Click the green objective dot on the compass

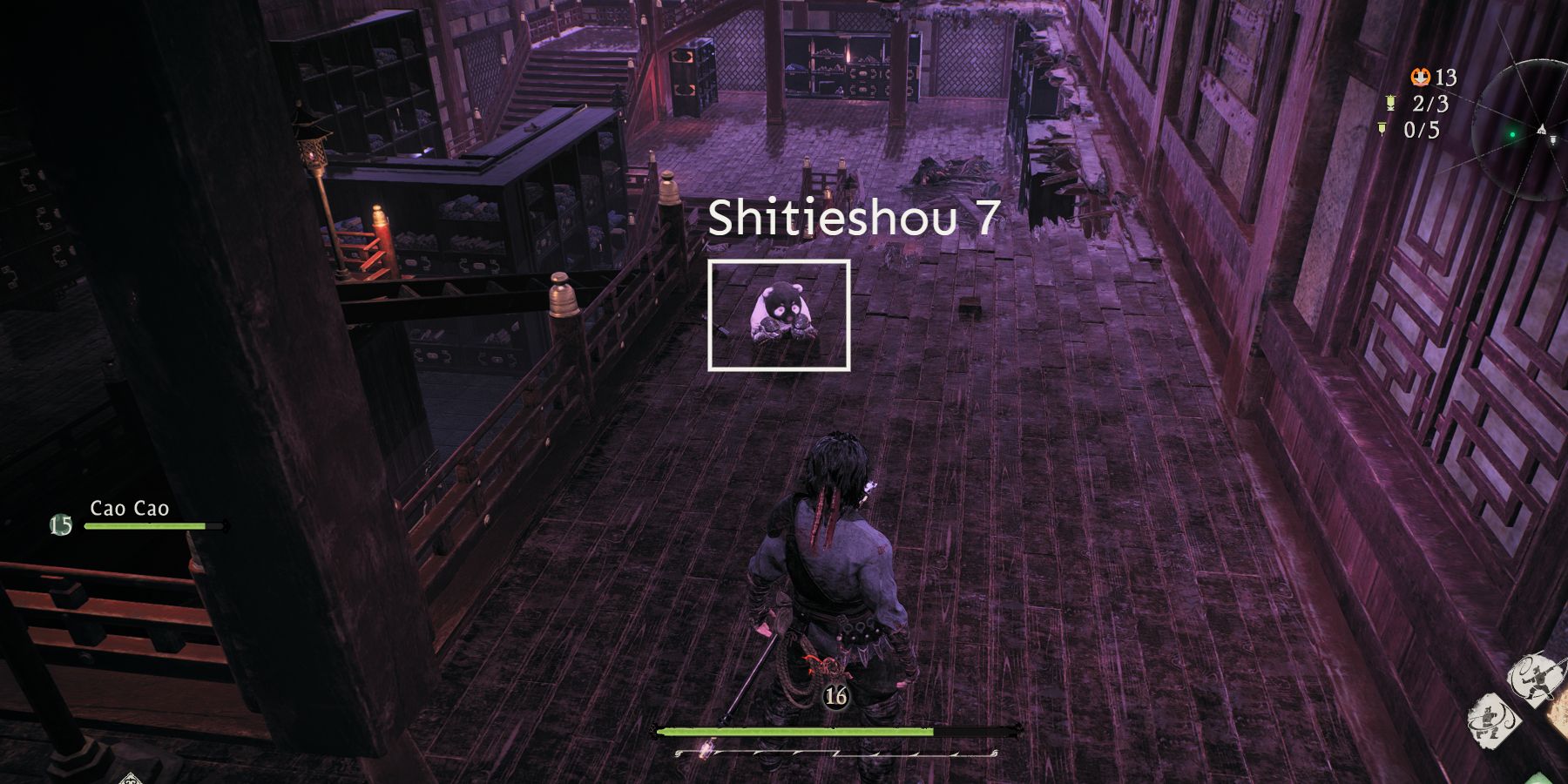1513,134
